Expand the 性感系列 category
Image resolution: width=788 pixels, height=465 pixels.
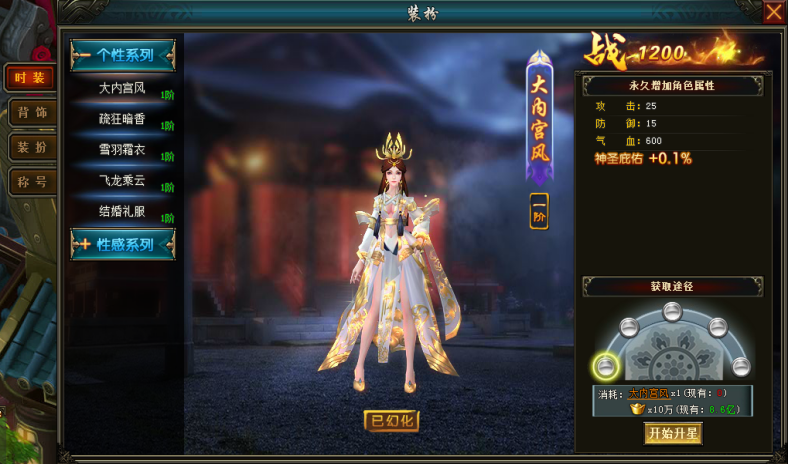click(123, 244)
